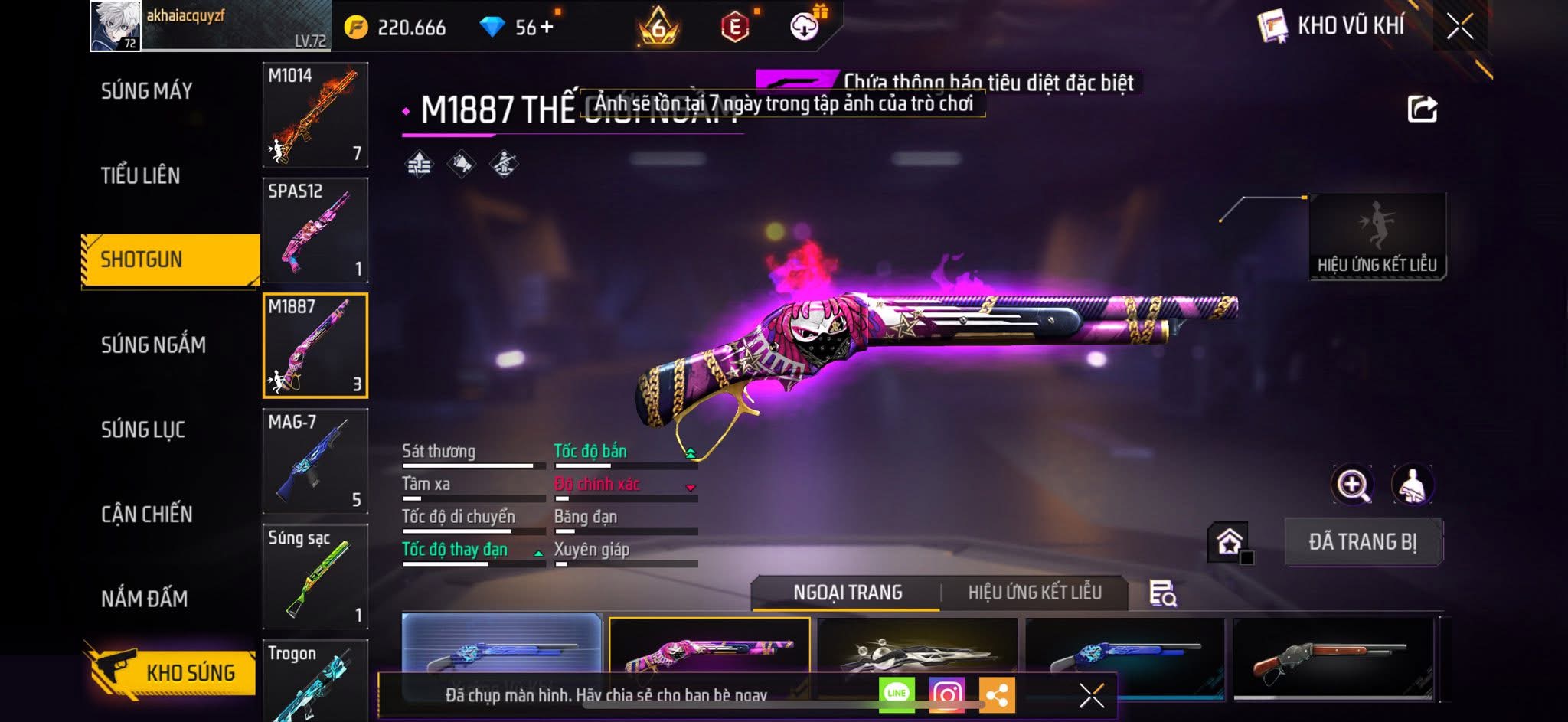
Task: Open the SÚNG NGẮM category
Action: 153,345
